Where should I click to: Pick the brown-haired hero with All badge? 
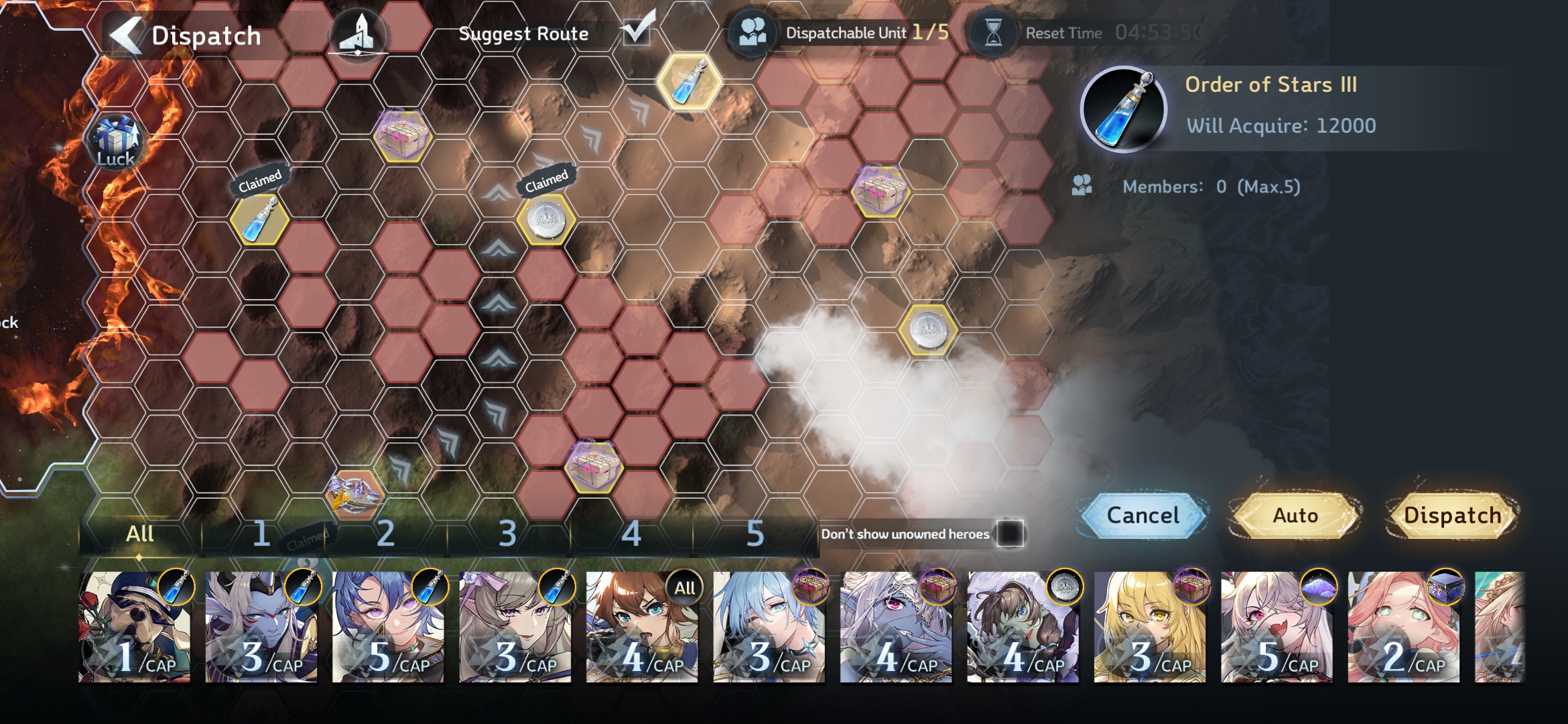pyautogui.click(x=642, y=627)
